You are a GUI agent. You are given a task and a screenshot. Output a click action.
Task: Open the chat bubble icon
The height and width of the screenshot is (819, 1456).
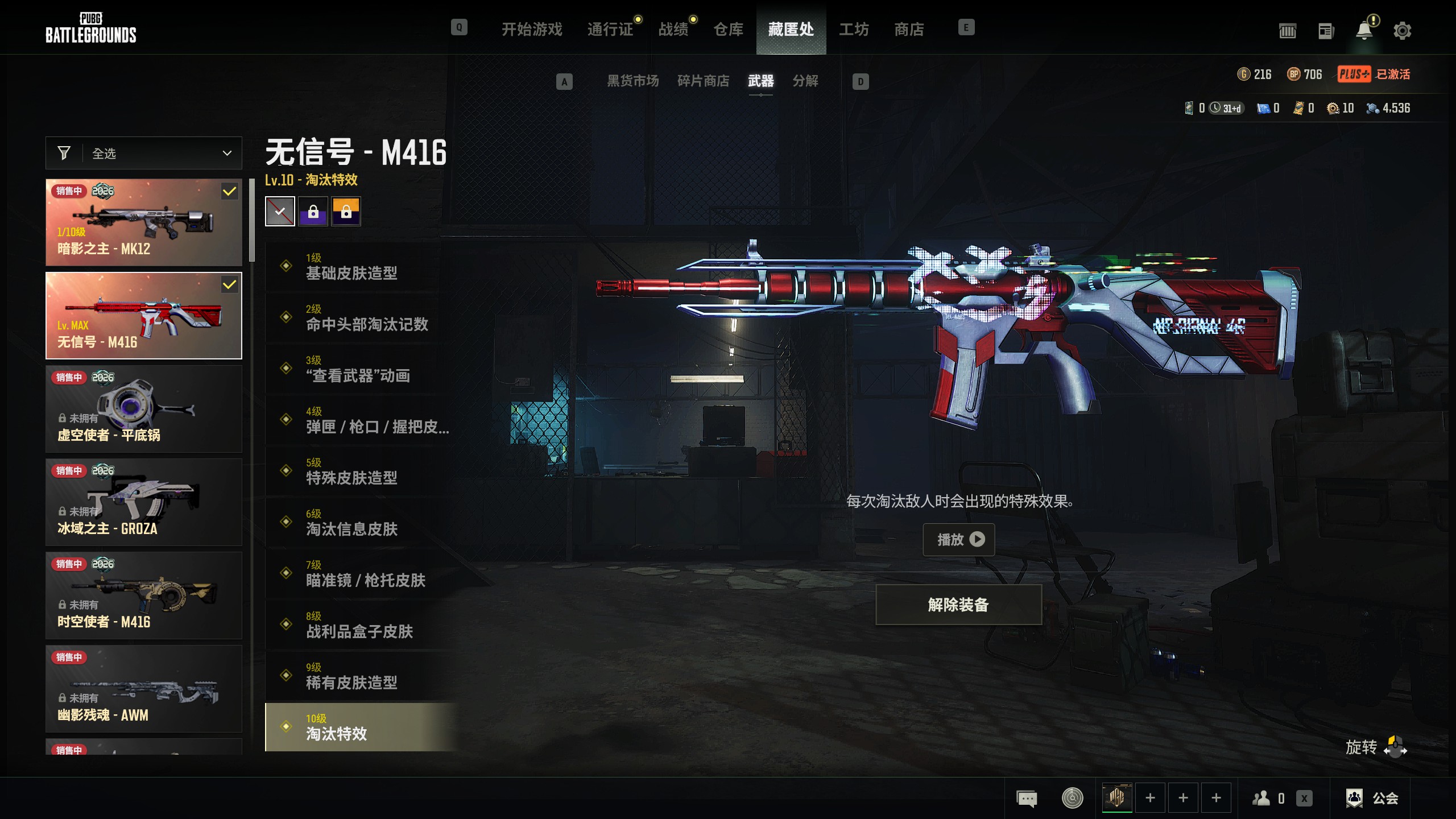pos(1027,799)
